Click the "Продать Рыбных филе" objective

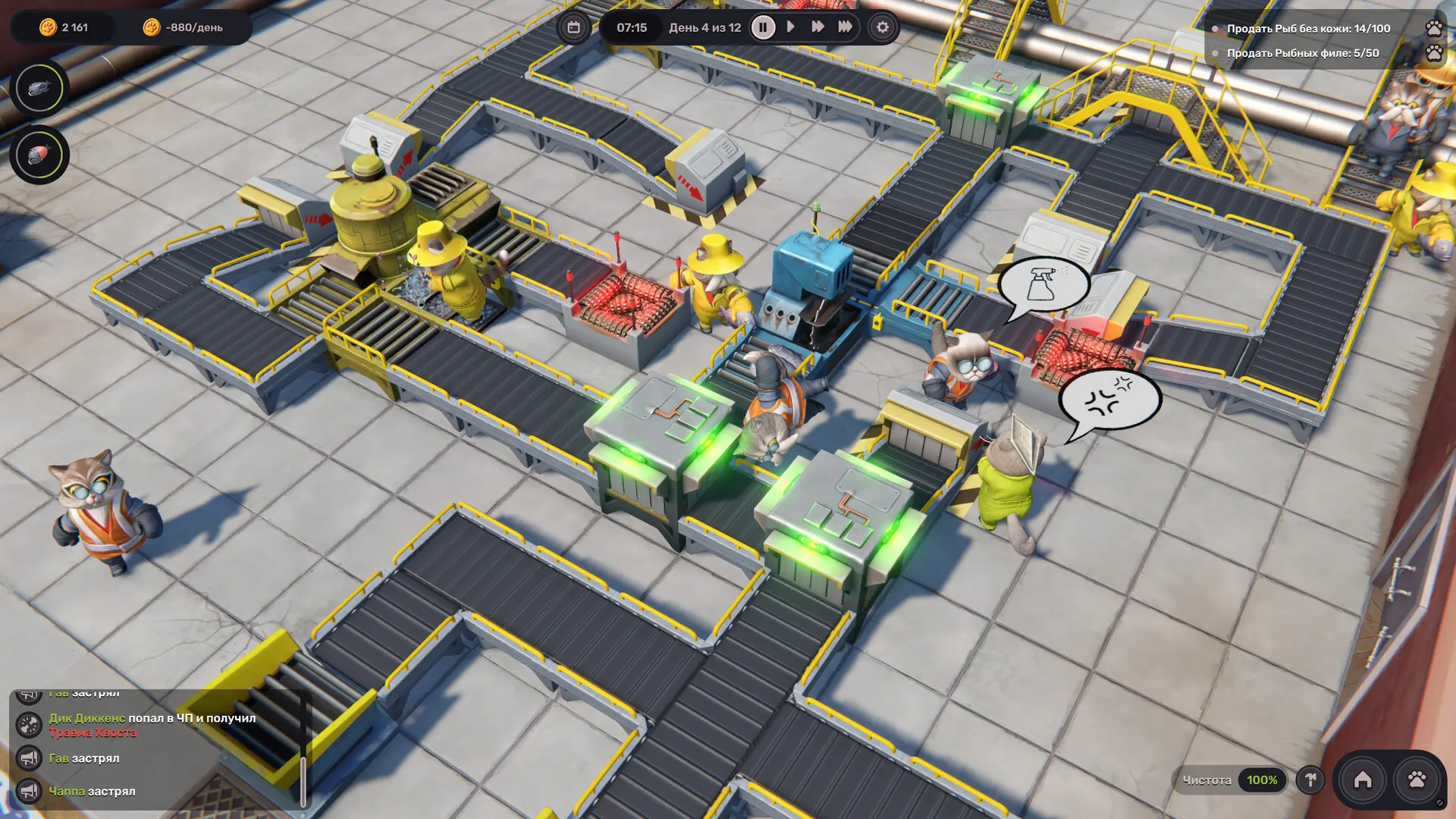(x=1302, y=53)
